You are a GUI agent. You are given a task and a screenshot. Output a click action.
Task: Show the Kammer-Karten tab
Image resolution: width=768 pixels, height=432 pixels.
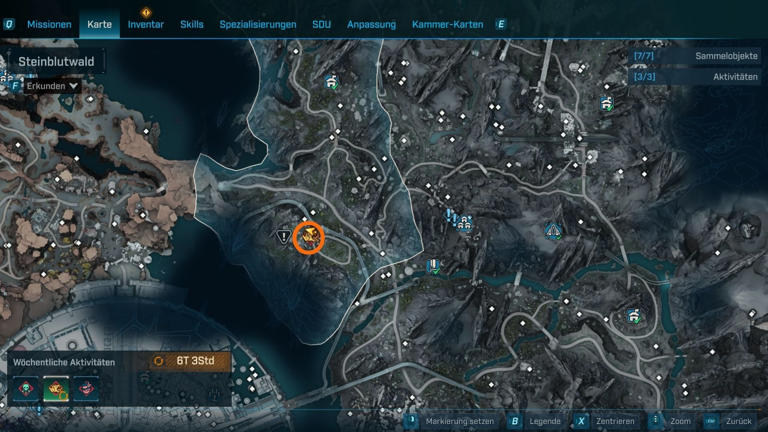tap(448, 24)
